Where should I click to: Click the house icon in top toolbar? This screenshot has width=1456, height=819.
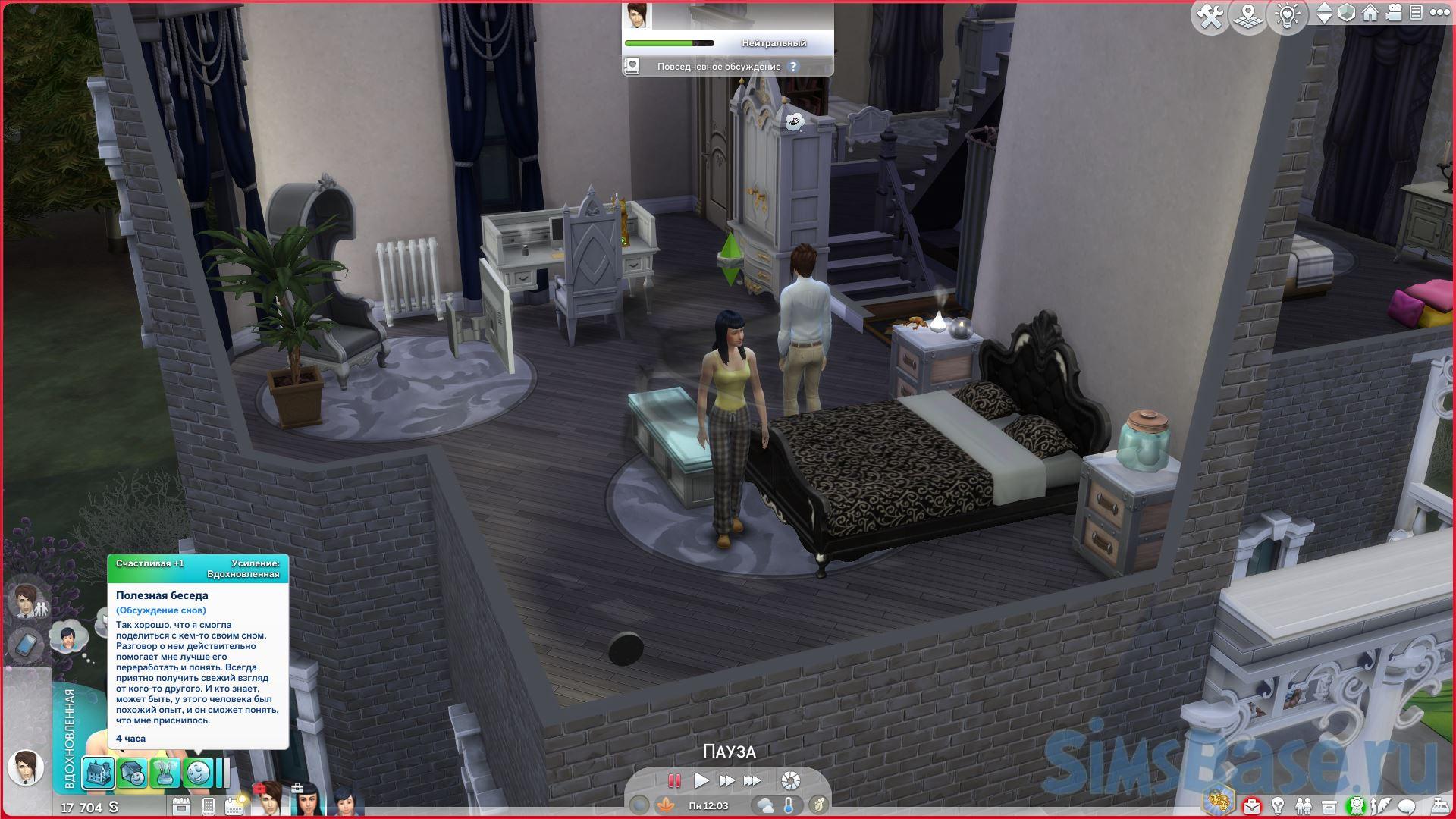point(1370,13)
